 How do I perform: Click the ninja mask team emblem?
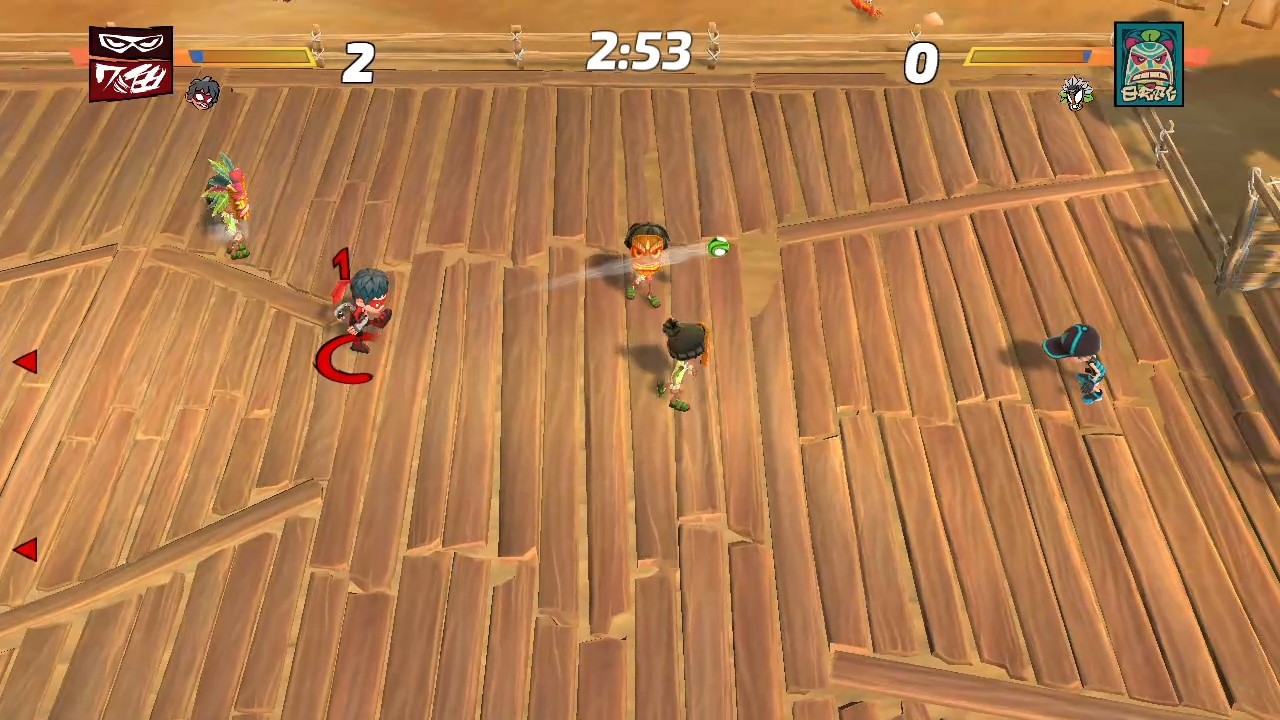(130, 63)
